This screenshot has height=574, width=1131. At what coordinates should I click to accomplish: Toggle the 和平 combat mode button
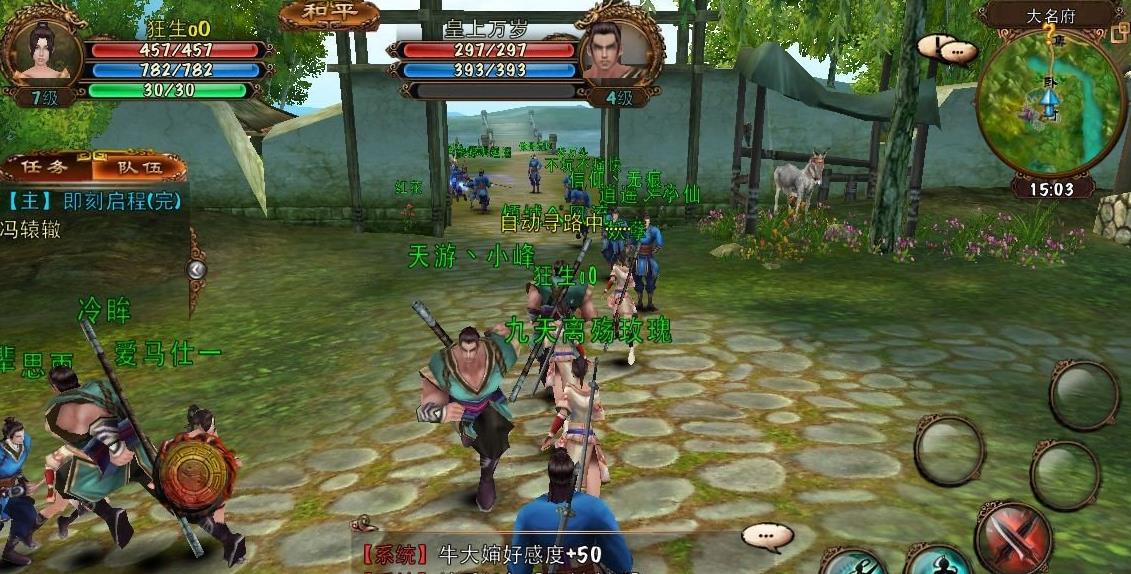click(x=329, y=14)
